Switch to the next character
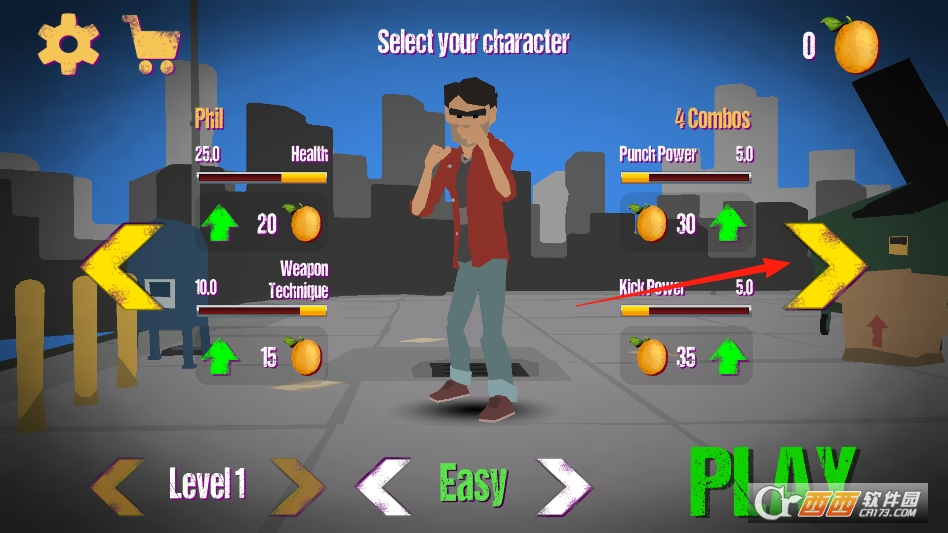This screenshot has width=948, height=533. [x=825, y=265]
